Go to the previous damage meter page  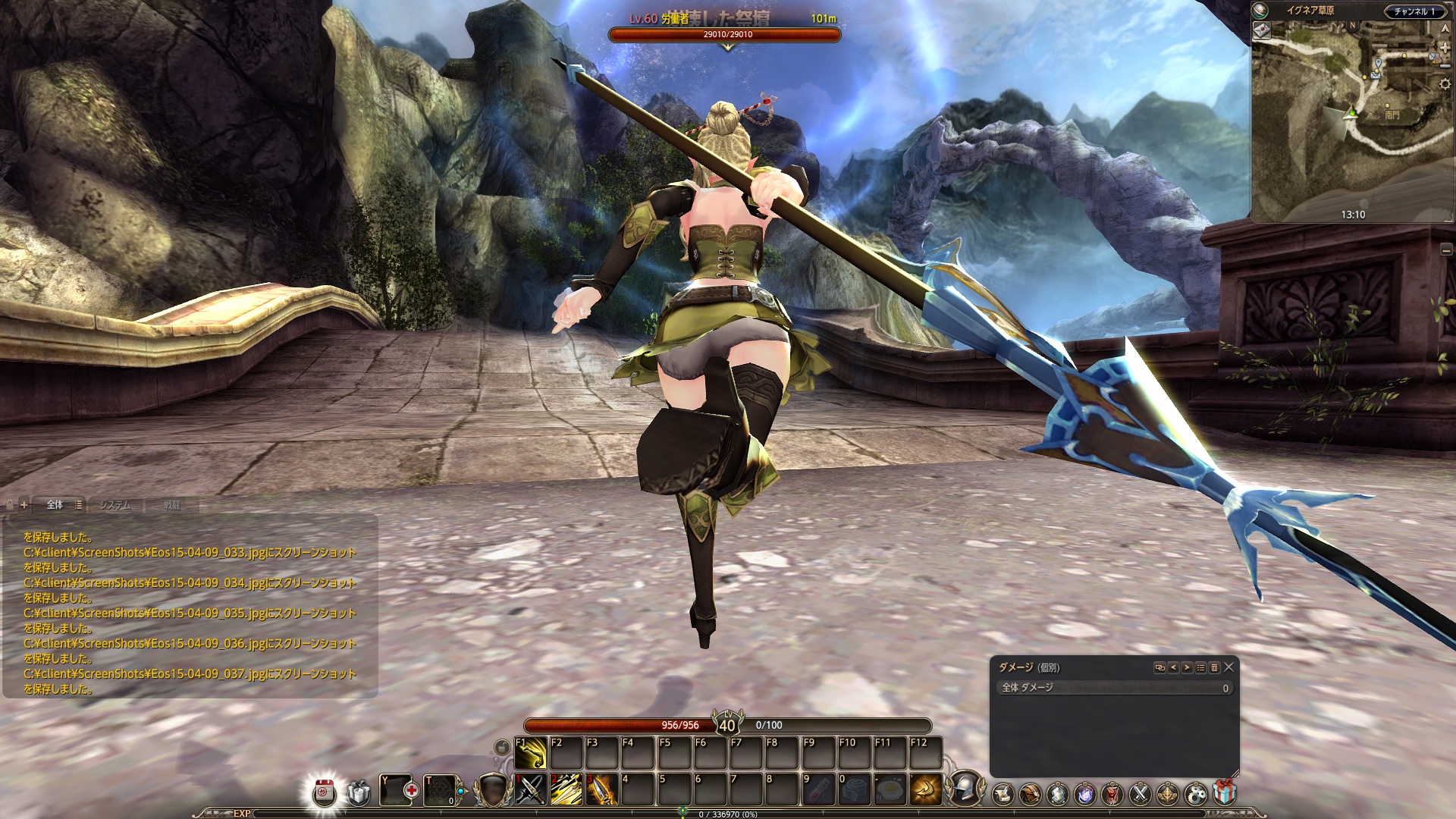coord(1173,667)
